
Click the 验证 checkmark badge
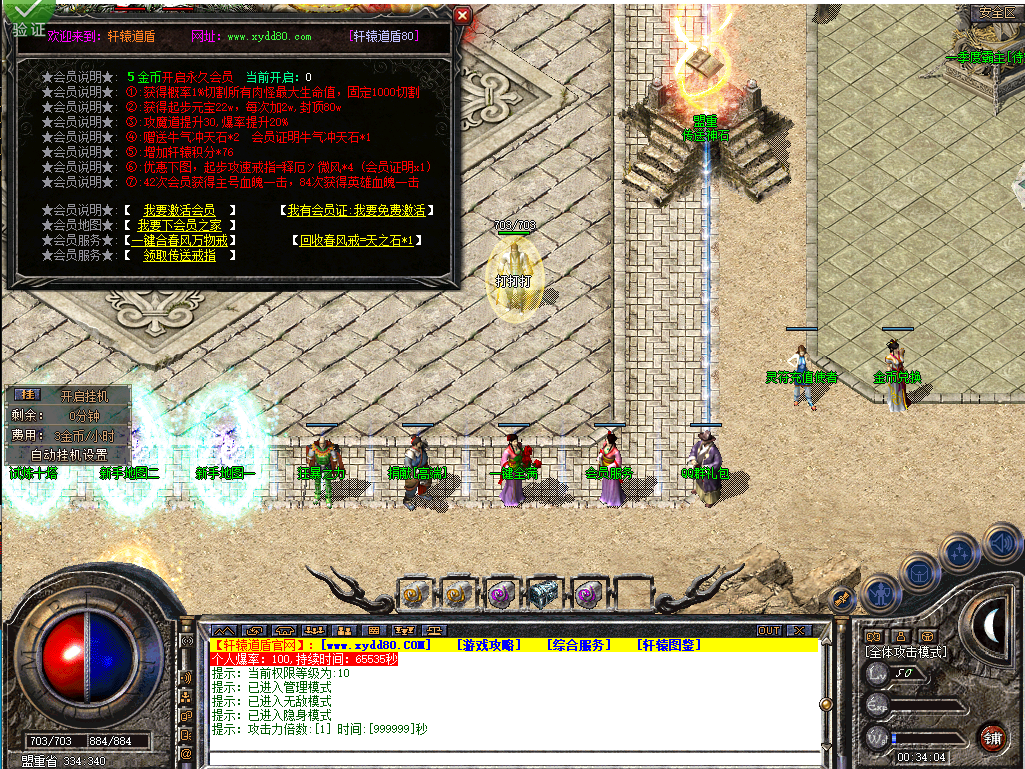(26, 20)
